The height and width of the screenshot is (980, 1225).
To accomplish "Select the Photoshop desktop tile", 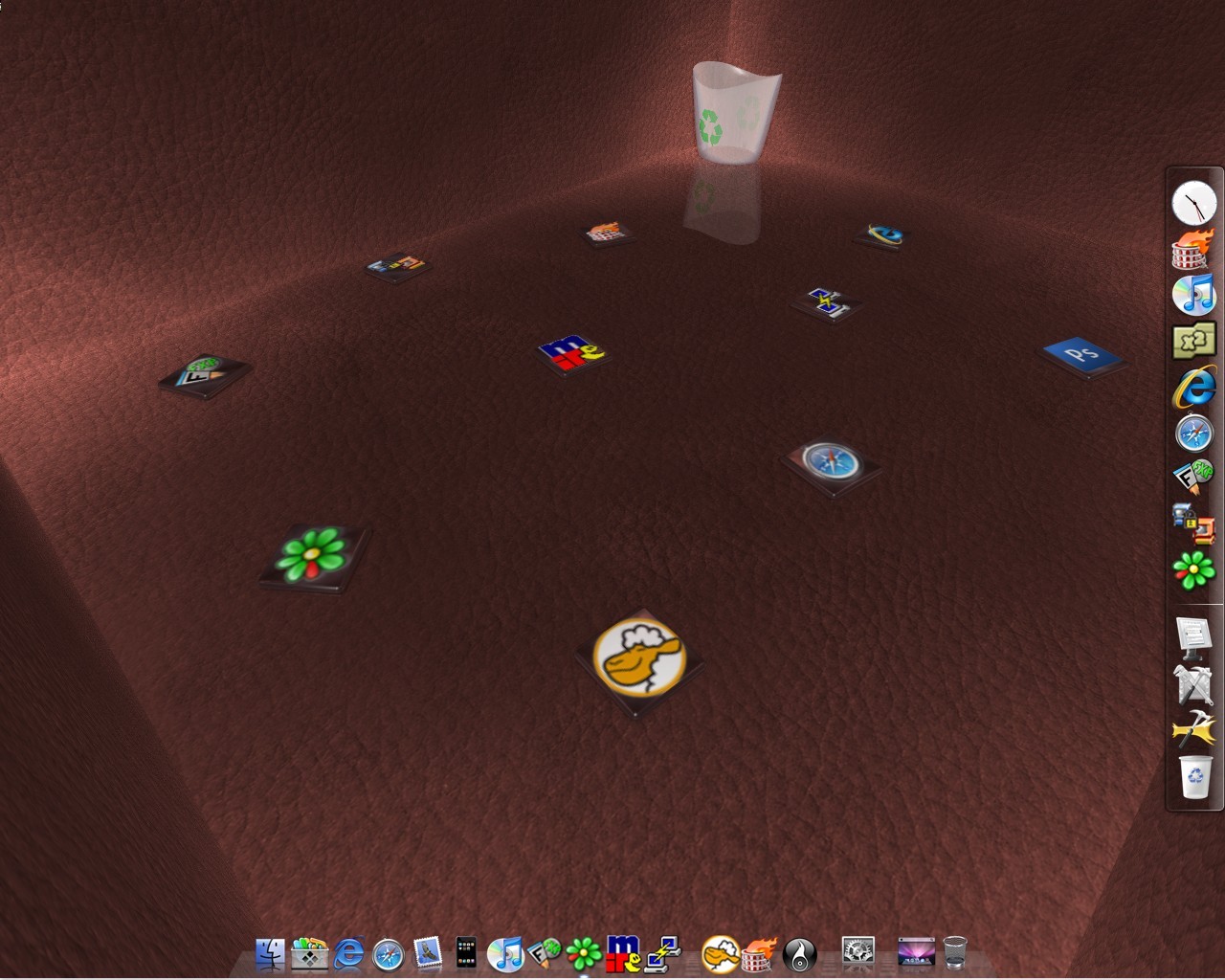I will [x=1082, y=355].
